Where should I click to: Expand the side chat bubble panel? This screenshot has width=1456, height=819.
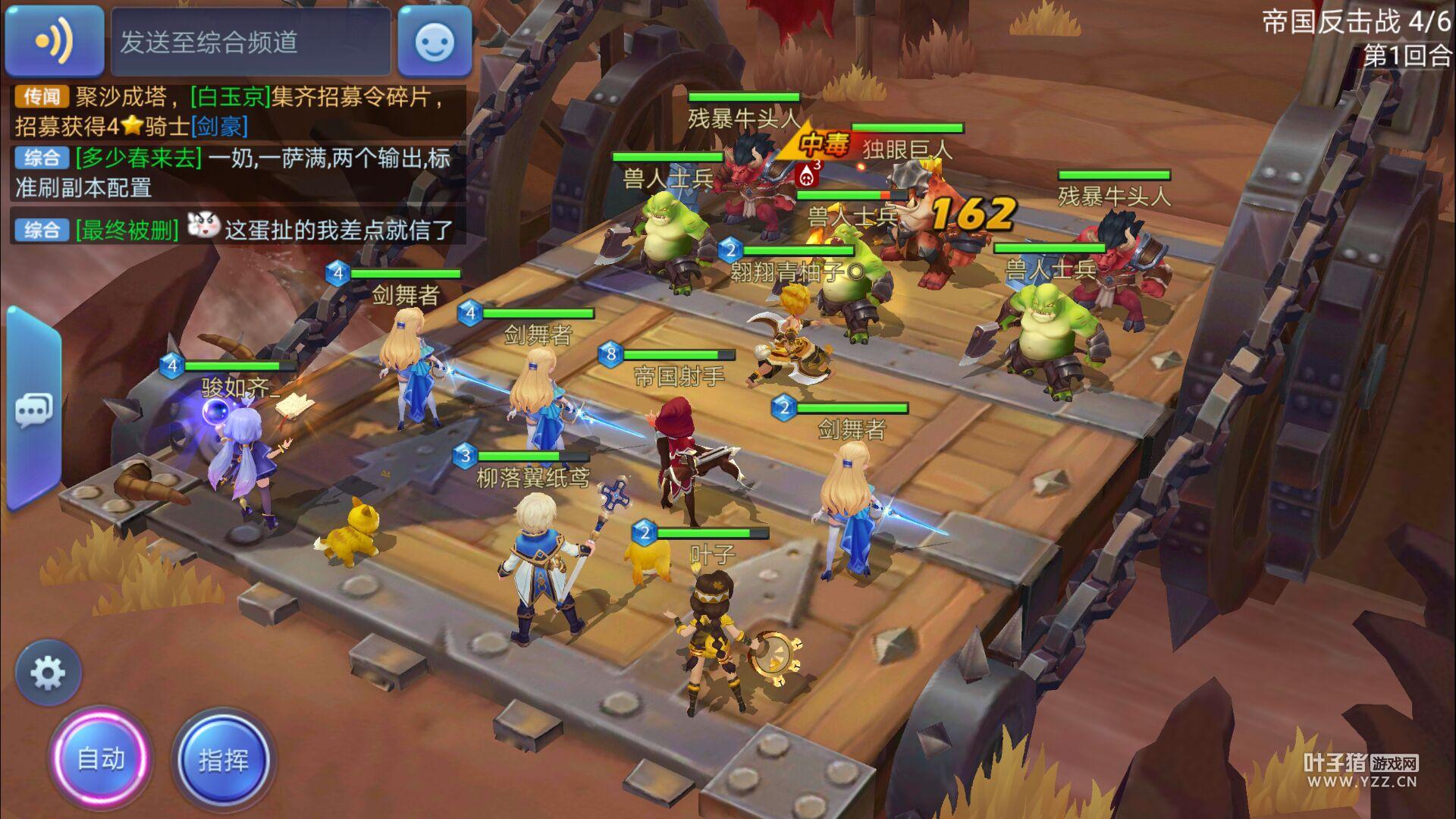(33, 410)
